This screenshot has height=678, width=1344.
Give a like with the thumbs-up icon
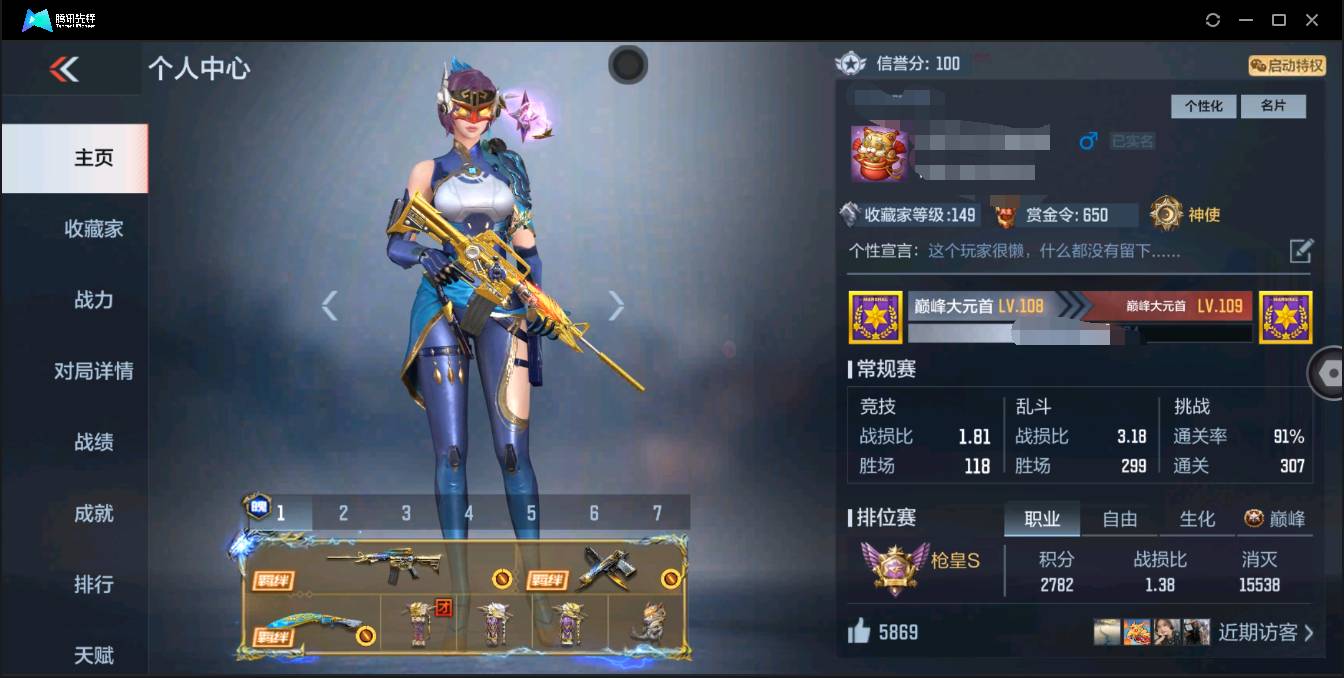click(860, 631)
